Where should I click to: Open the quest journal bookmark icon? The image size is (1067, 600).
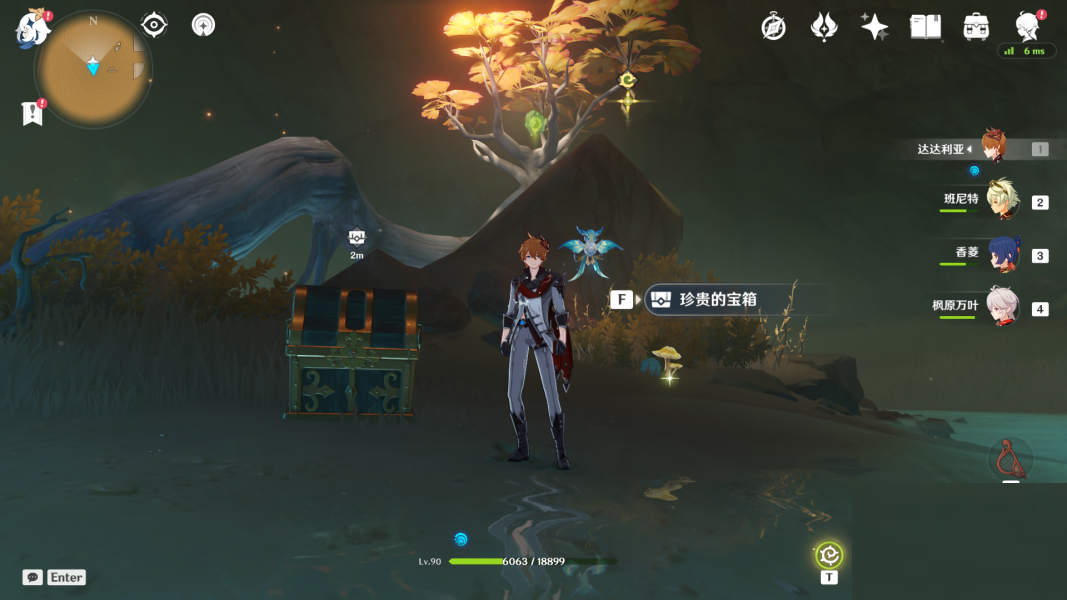point(32,113)
